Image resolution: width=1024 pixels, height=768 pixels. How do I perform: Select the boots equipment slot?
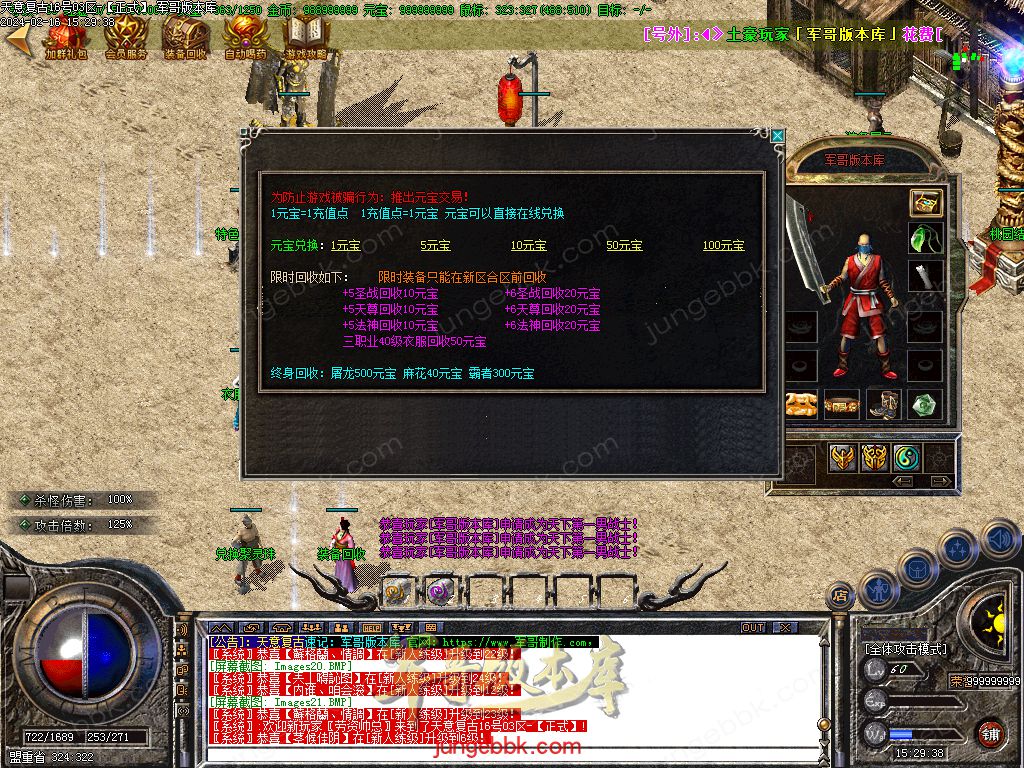pos(883,404)
